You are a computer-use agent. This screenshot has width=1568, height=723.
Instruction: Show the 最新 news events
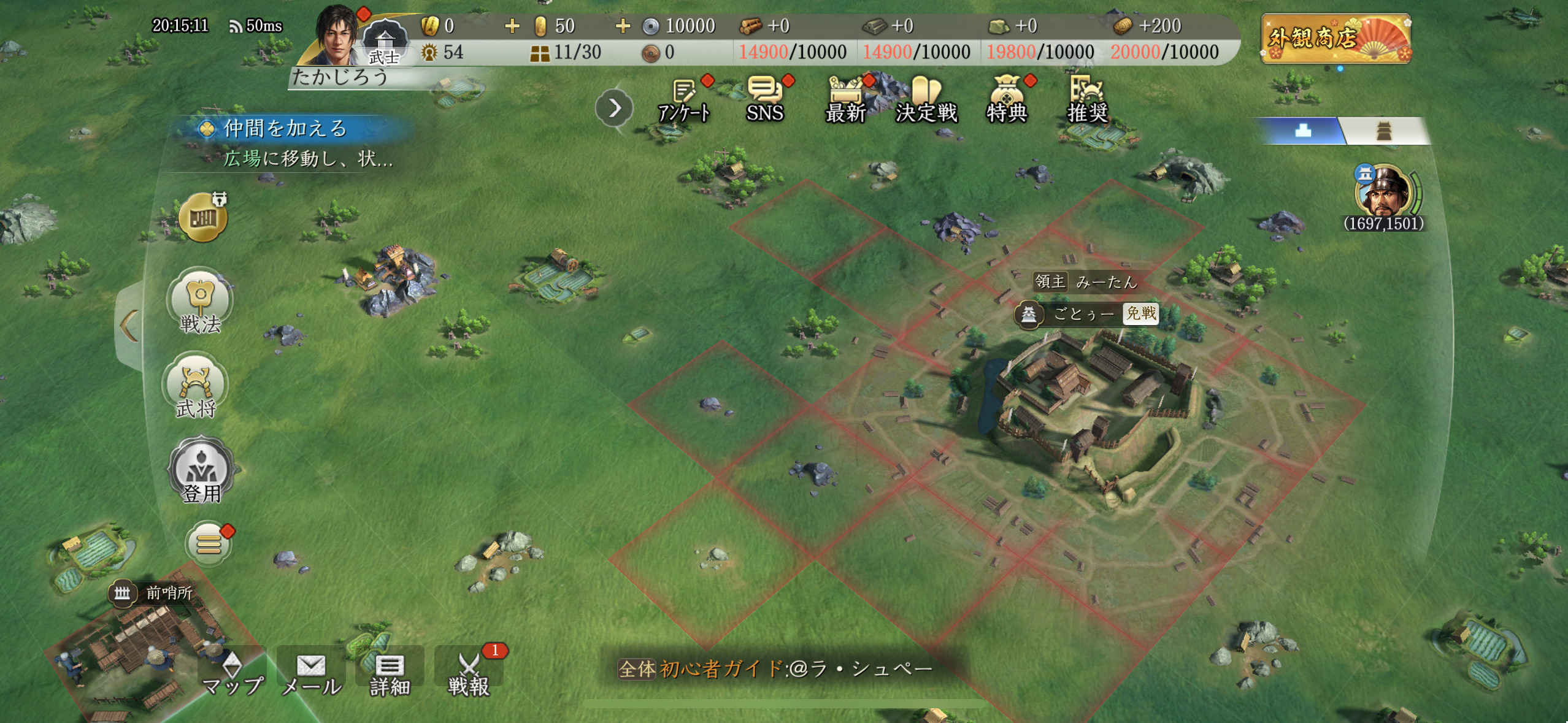(x=846, y=99)
